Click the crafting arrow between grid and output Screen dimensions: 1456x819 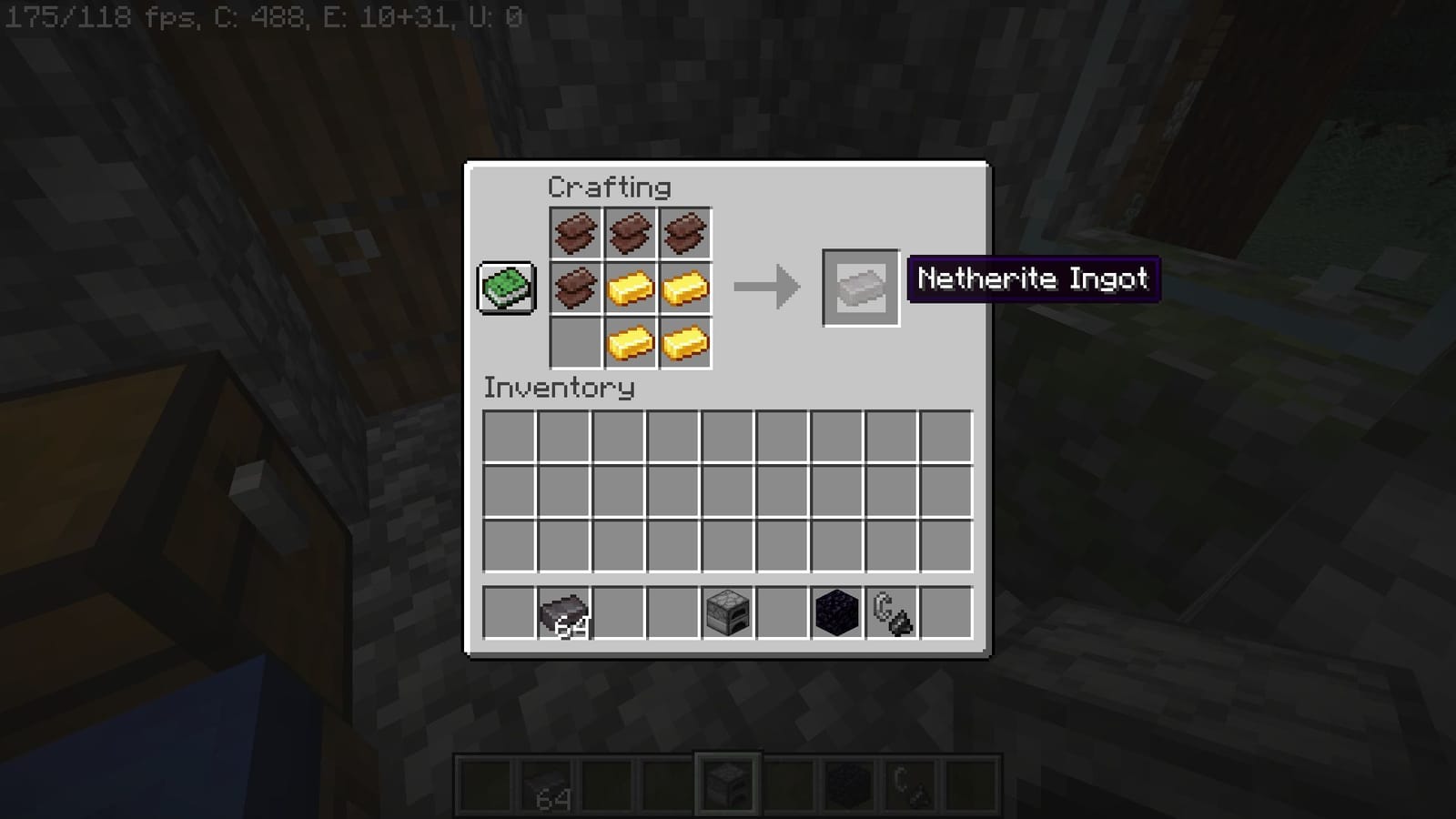pyautogui.click(x=769, y=287)
